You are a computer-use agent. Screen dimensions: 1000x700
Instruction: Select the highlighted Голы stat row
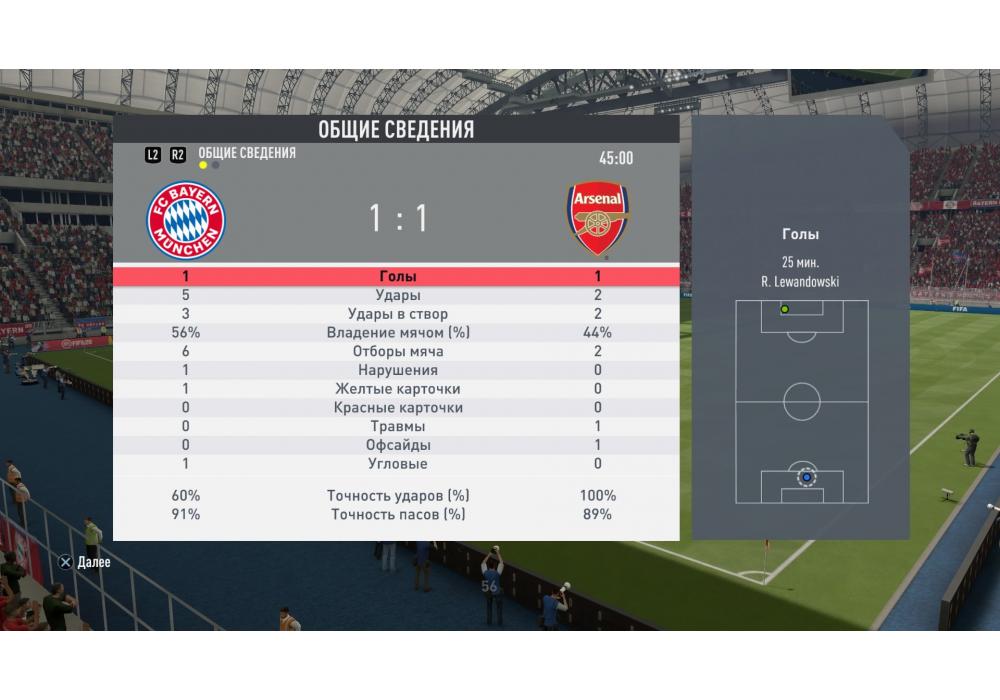point(397,277)
